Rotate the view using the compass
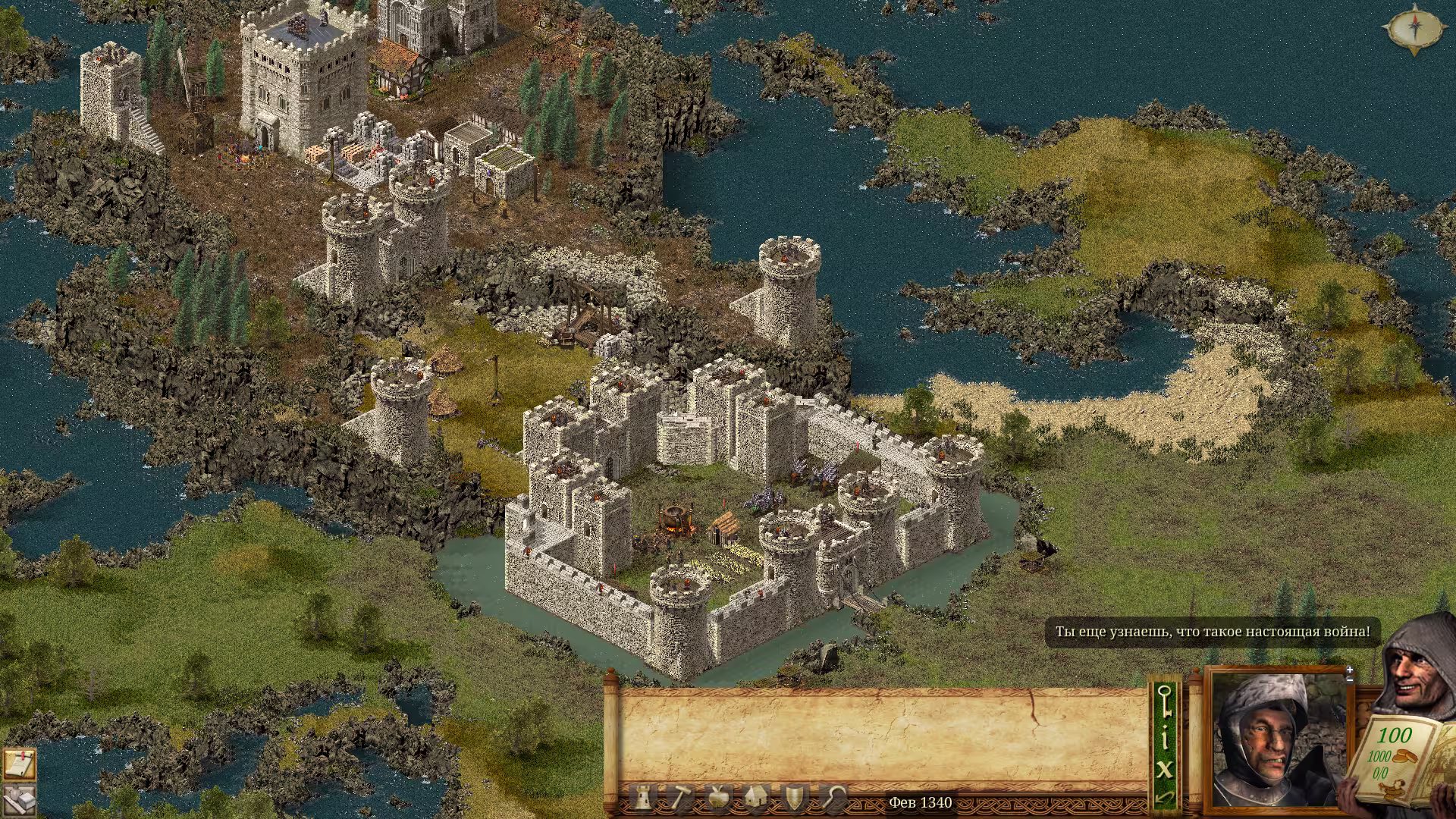 tap(1414, 30)
